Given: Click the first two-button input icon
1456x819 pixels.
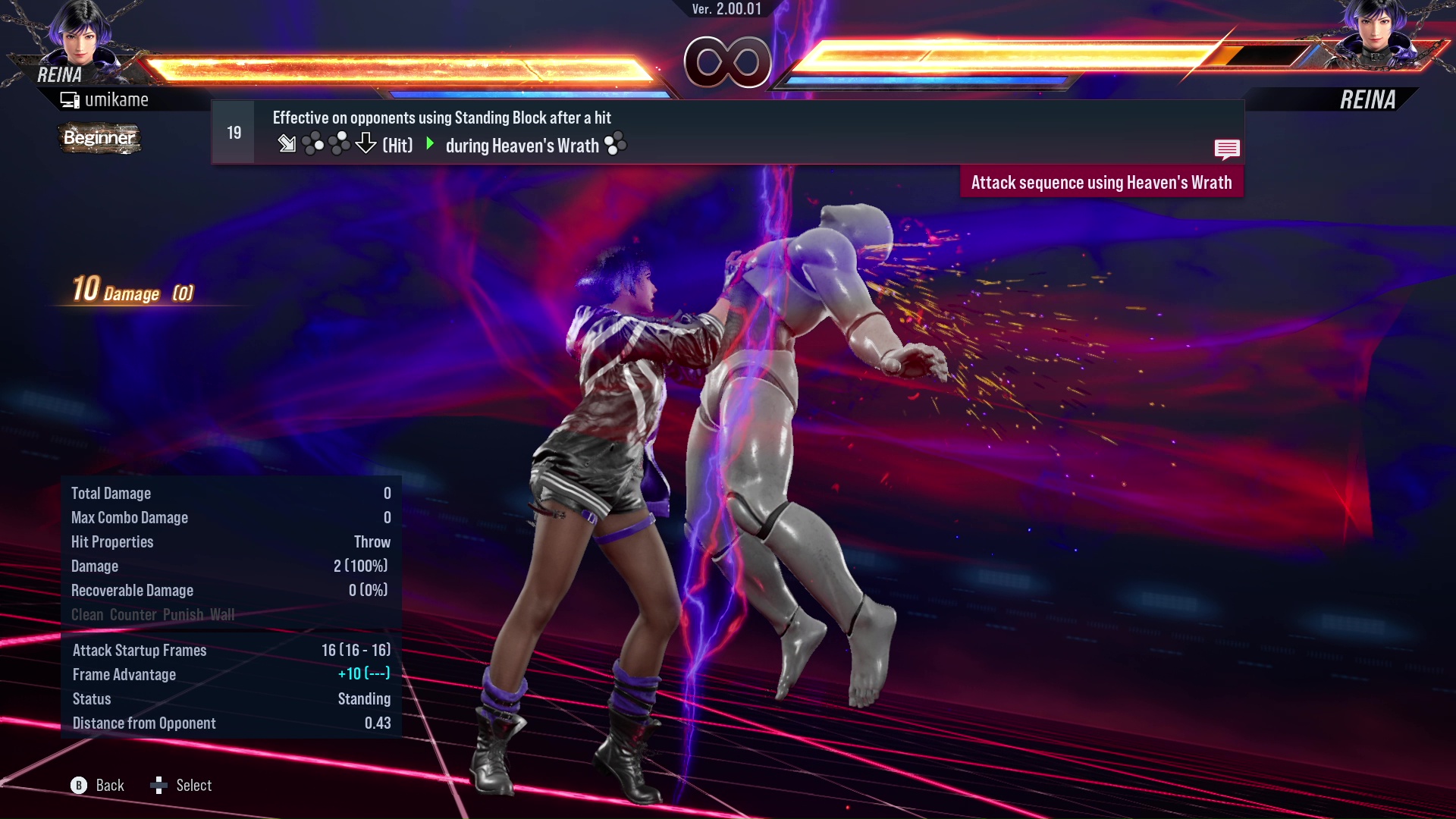Looking at the screenshot, I should [x=312, y=143].
